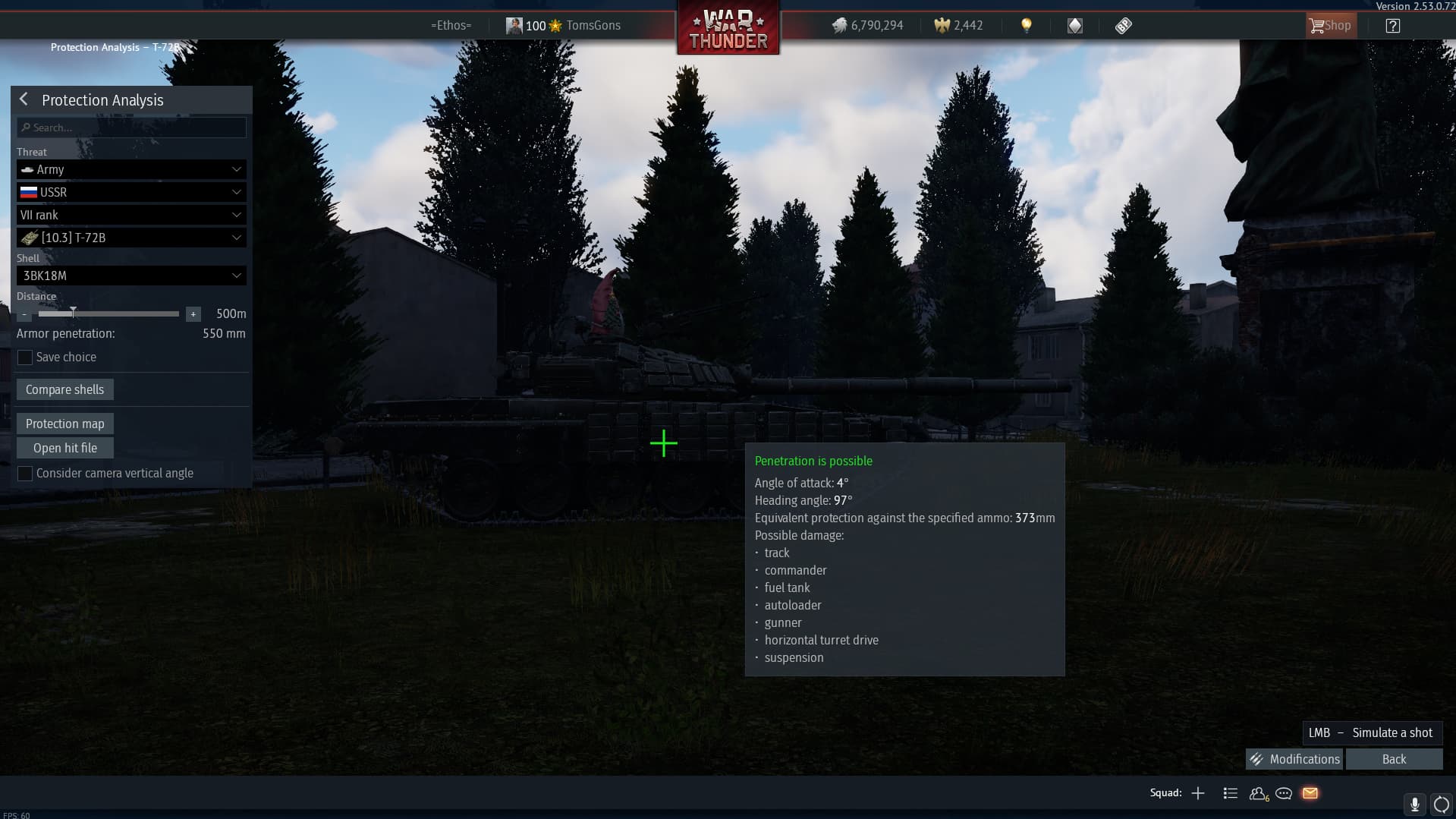Screen dimensions: 1456x819
Task: Click the Back button
Action: coord(1394,759)
